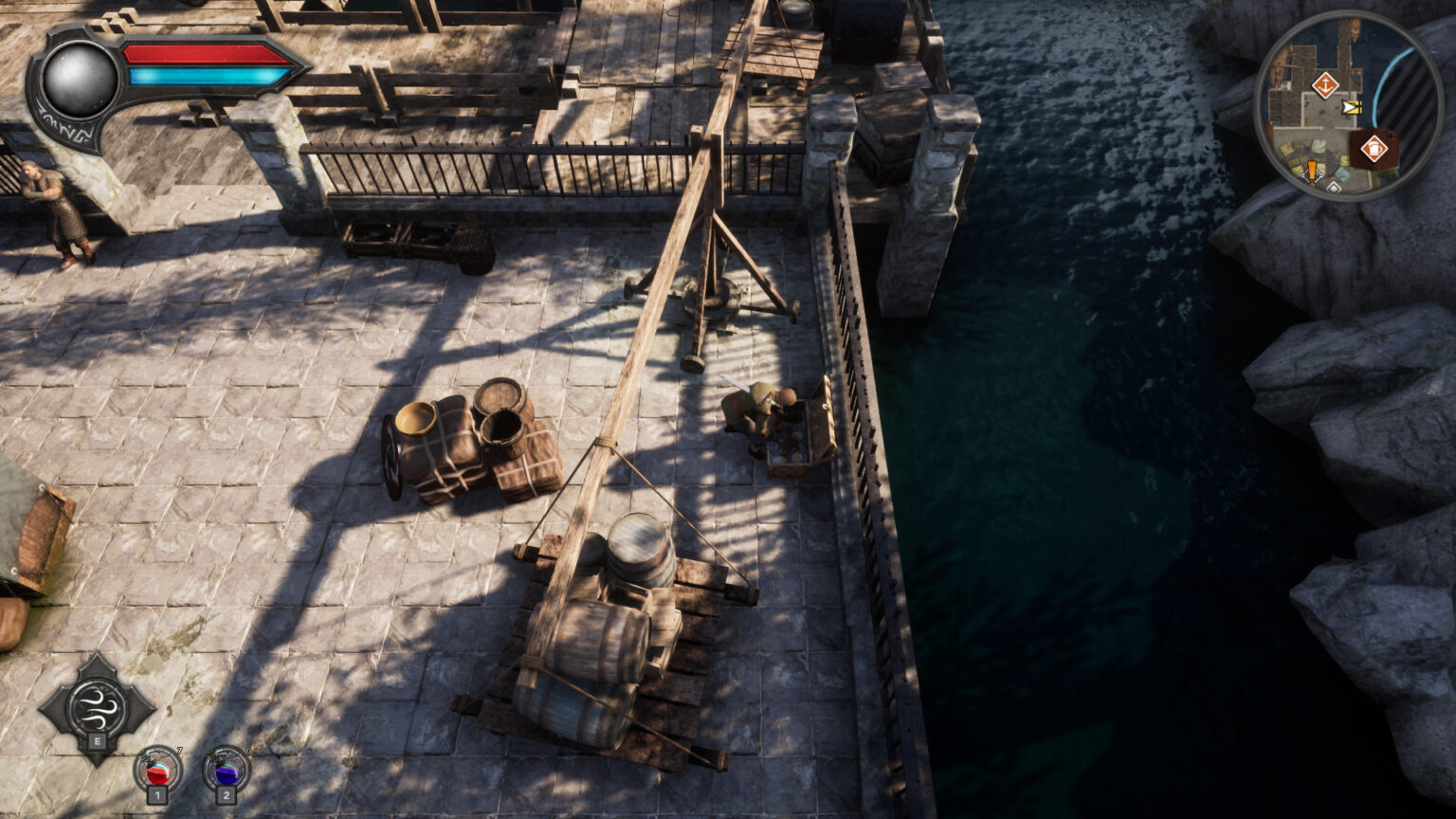Use the blue mana potion
The image size is (1456, 819).
227,769
